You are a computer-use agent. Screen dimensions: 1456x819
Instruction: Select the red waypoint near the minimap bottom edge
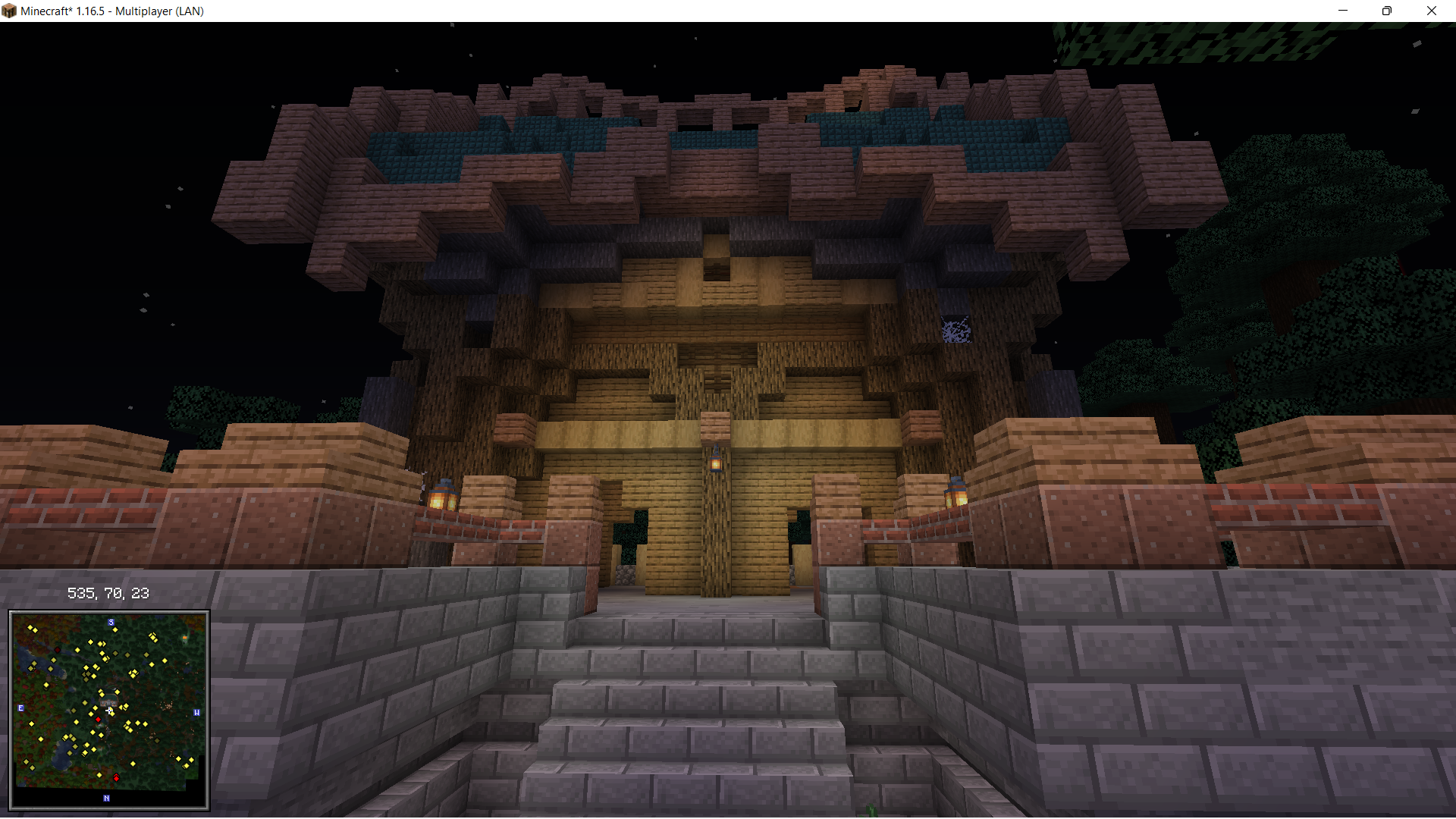point(117,778)
